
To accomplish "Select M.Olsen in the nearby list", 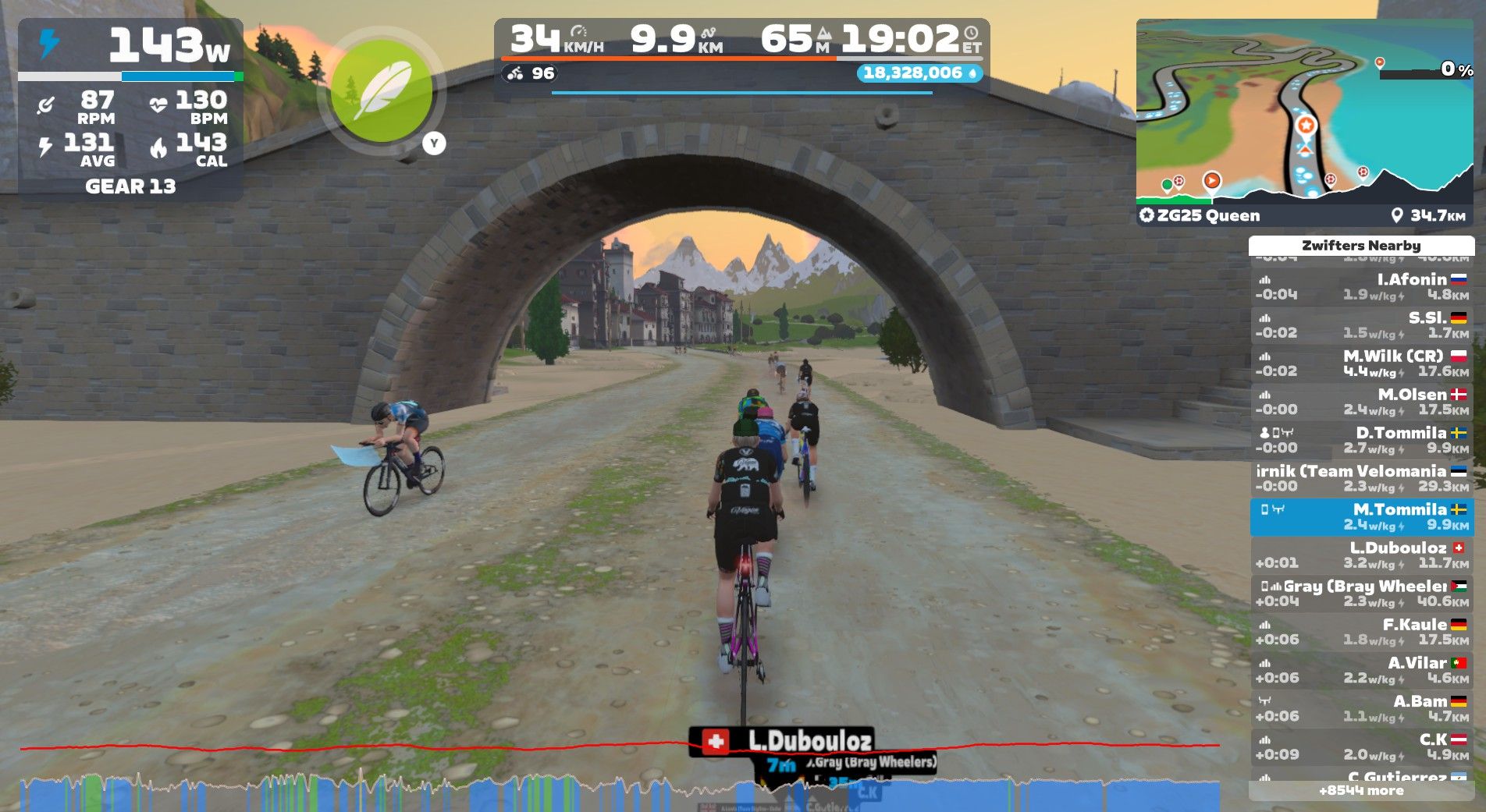I will pos(1361,401).
